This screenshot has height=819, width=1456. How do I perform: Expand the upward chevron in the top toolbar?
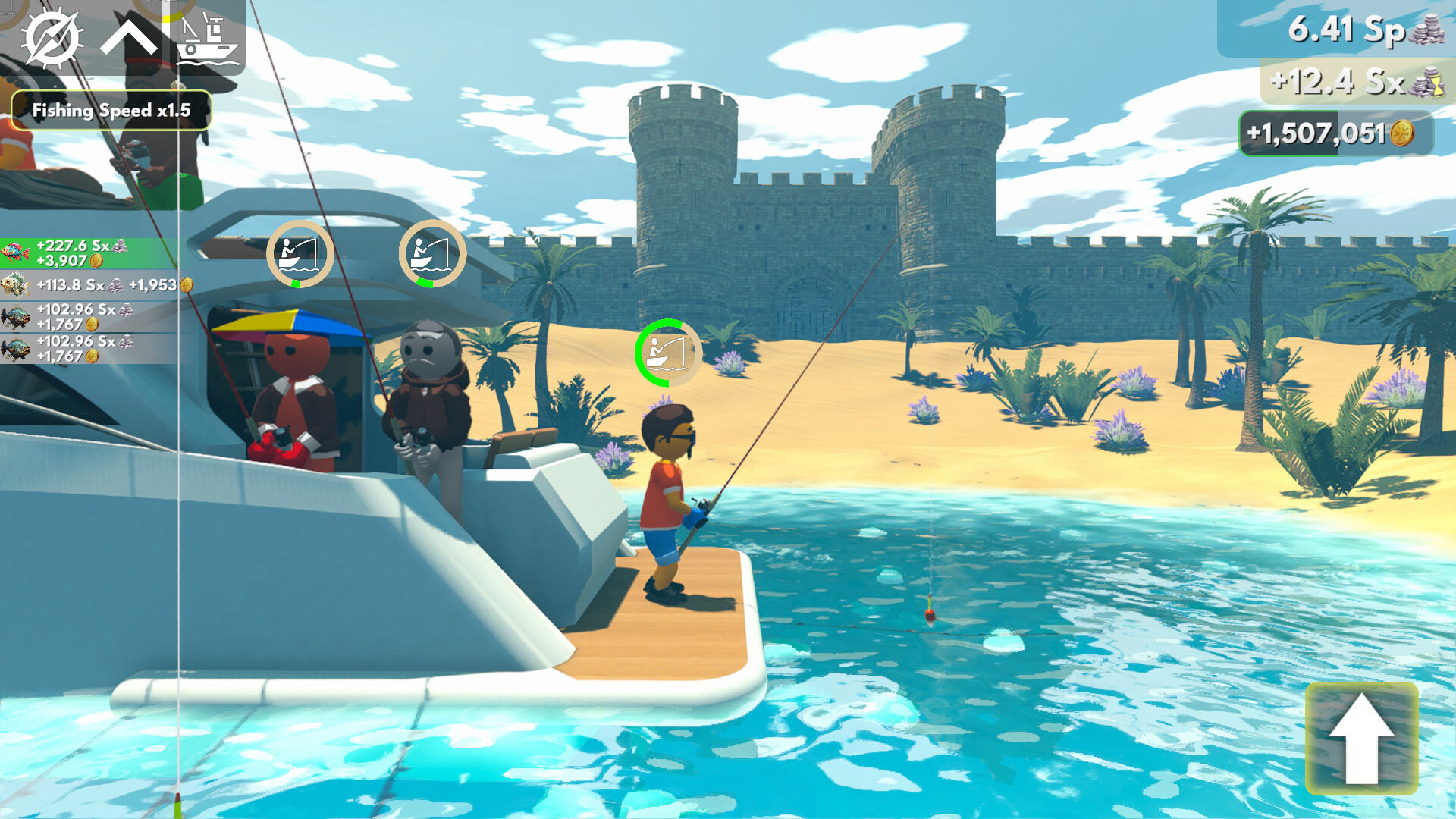click(130, 36)
